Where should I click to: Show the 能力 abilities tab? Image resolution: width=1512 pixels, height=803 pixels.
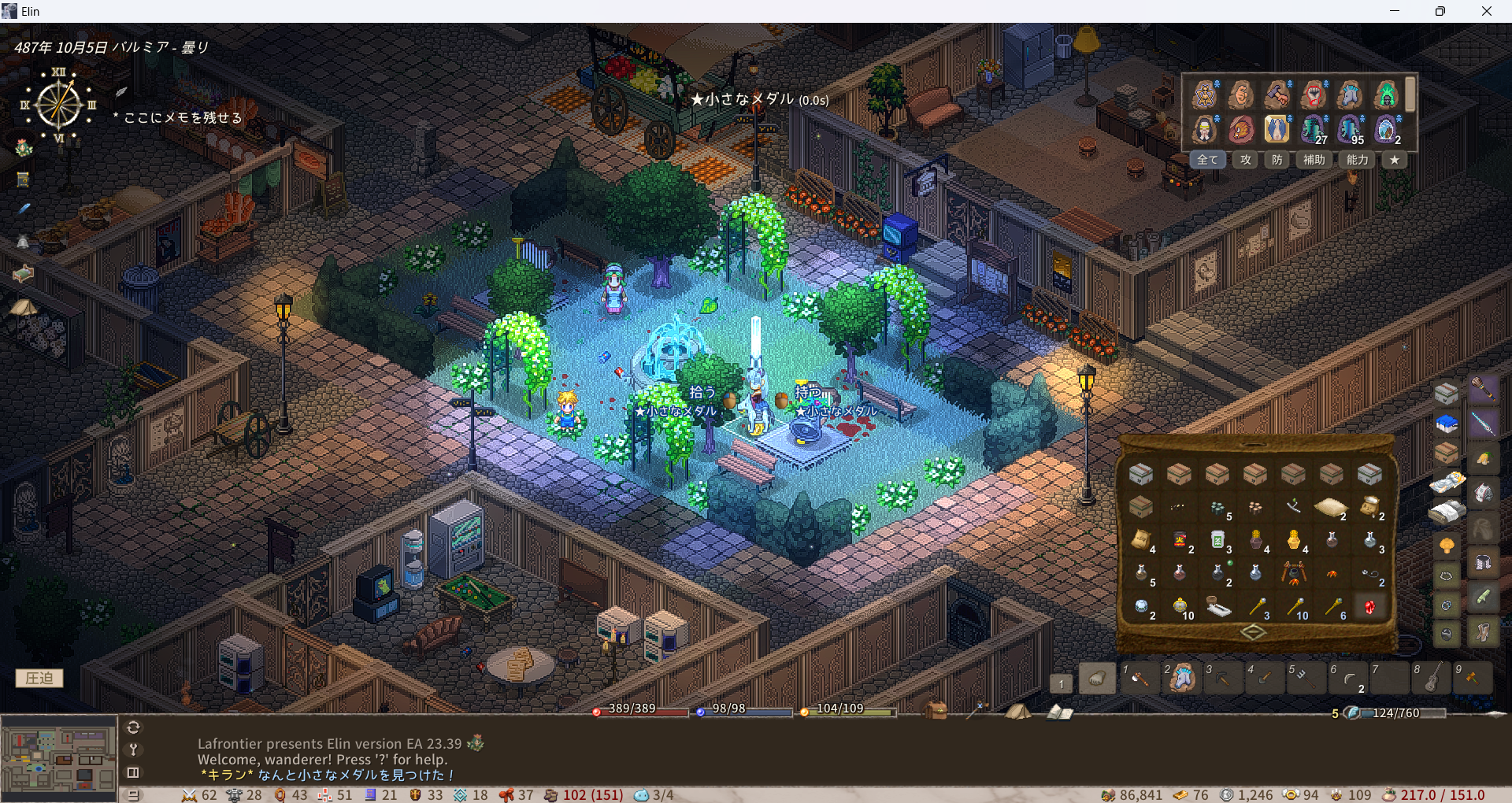(x=1357, y=160)
